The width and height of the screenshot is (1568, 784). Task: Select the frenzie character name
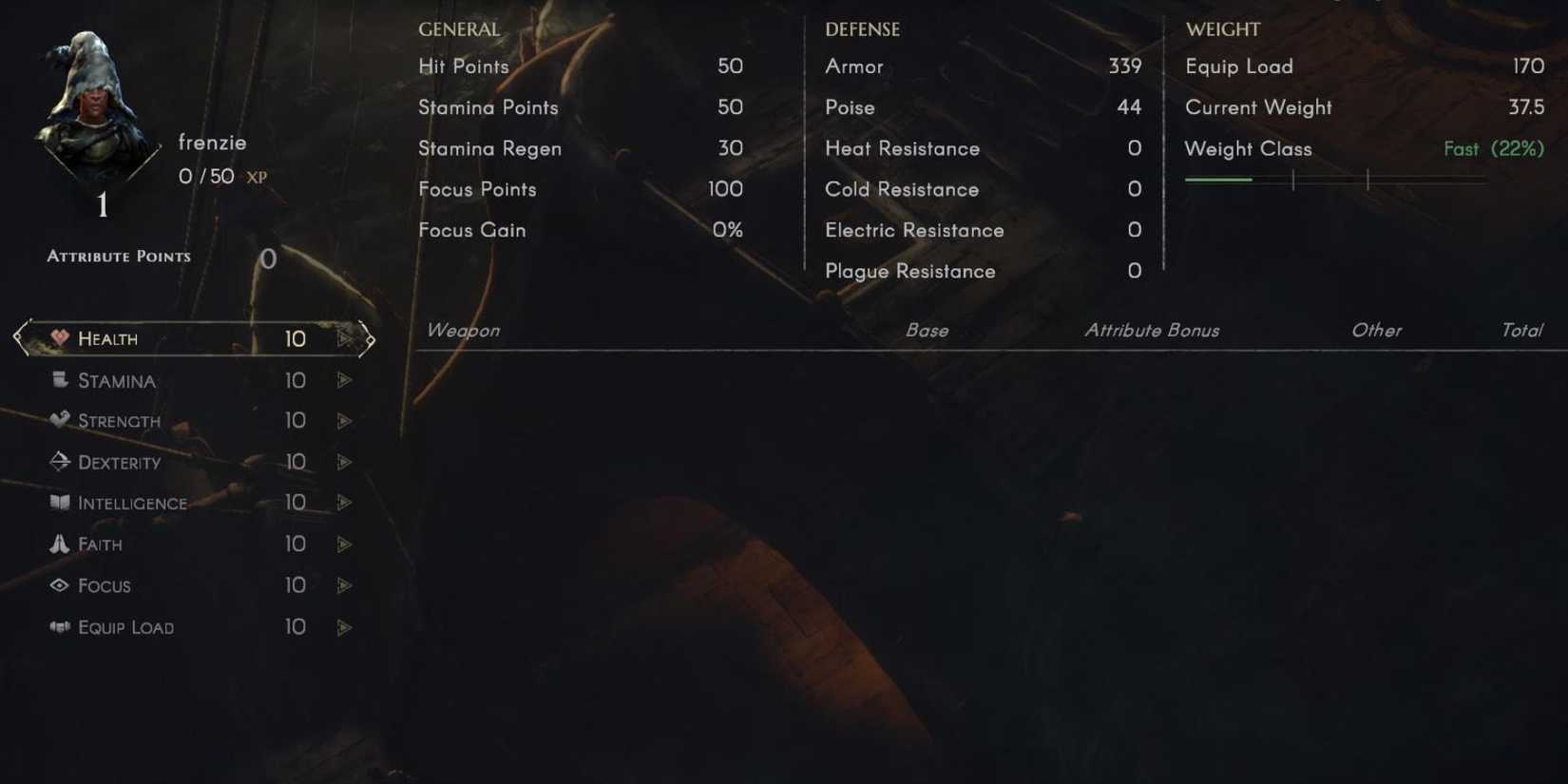213,143
